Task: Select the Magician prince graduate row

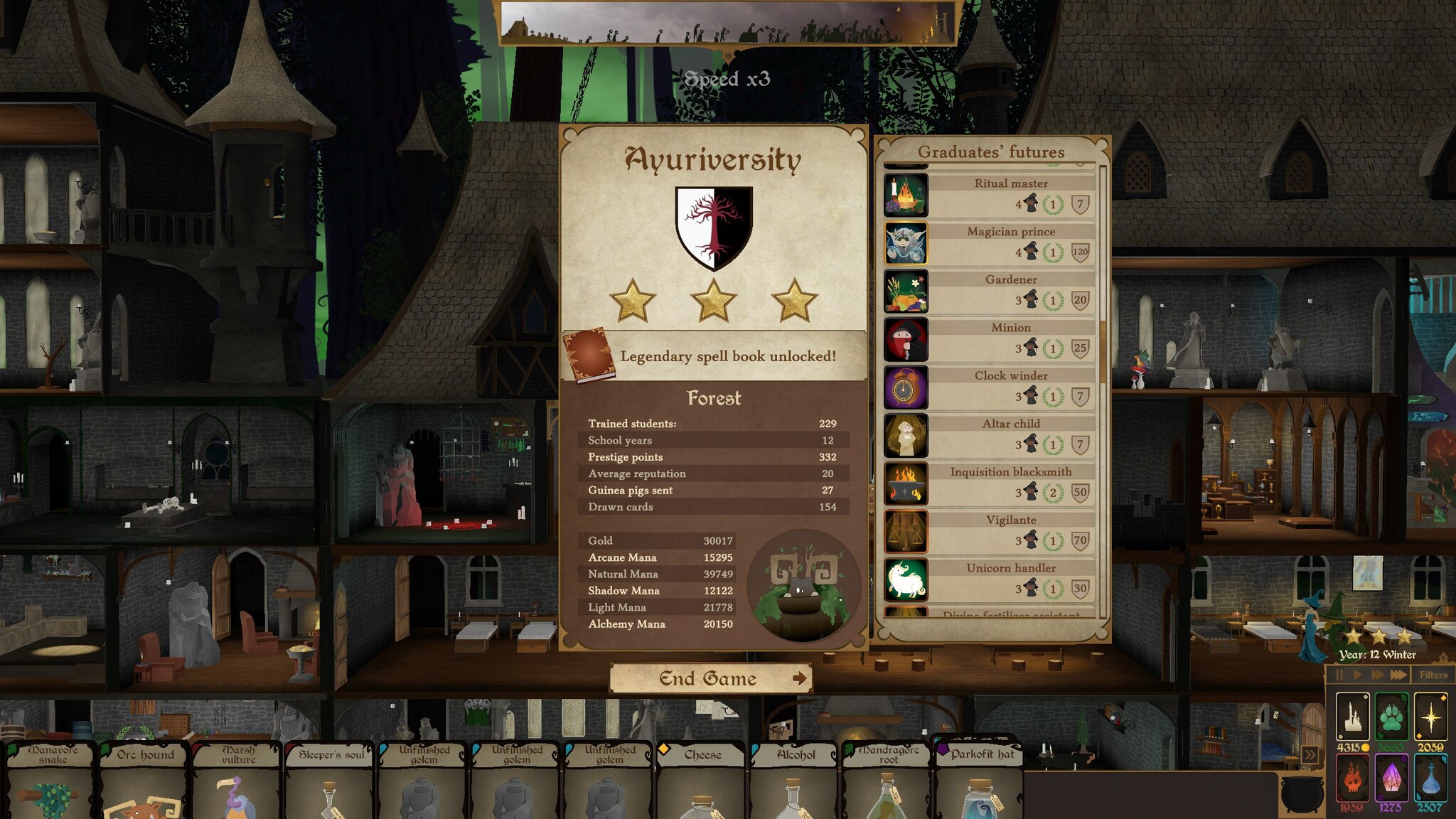Action: coord(991,243)
